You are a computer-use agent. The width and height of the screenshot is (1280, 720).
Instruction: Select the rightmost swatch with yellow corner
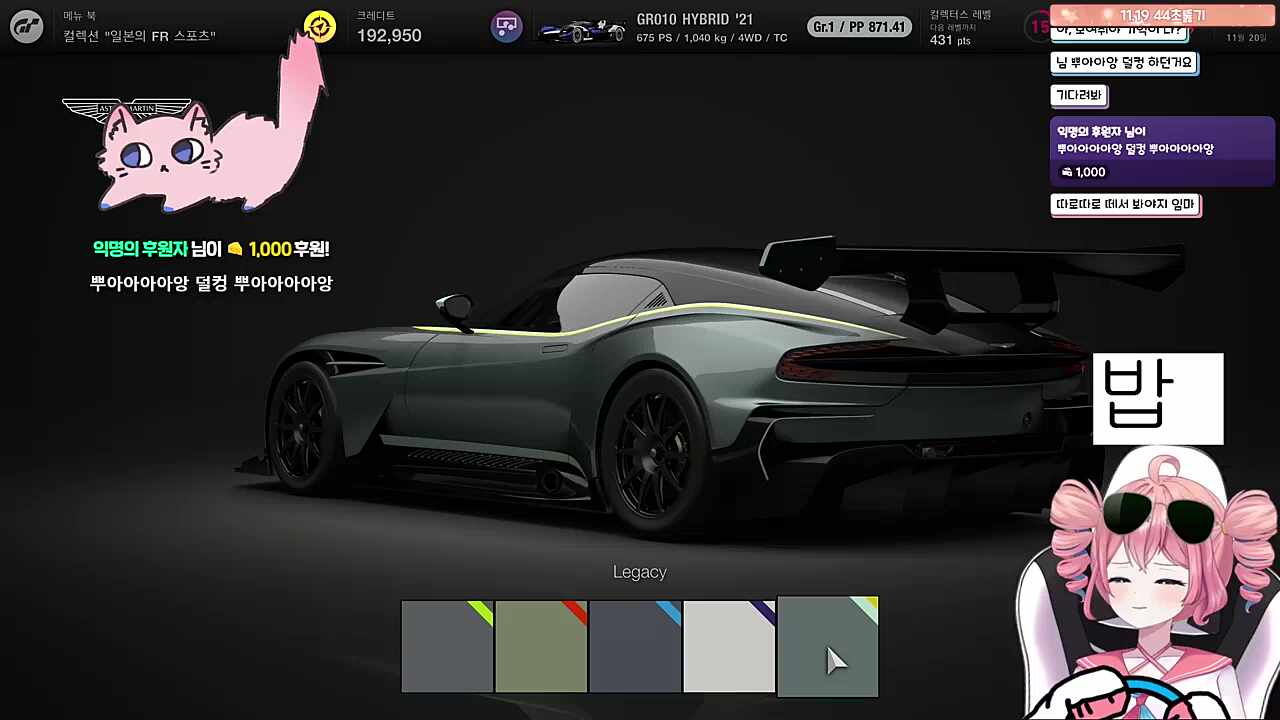(x=827, y=646)
